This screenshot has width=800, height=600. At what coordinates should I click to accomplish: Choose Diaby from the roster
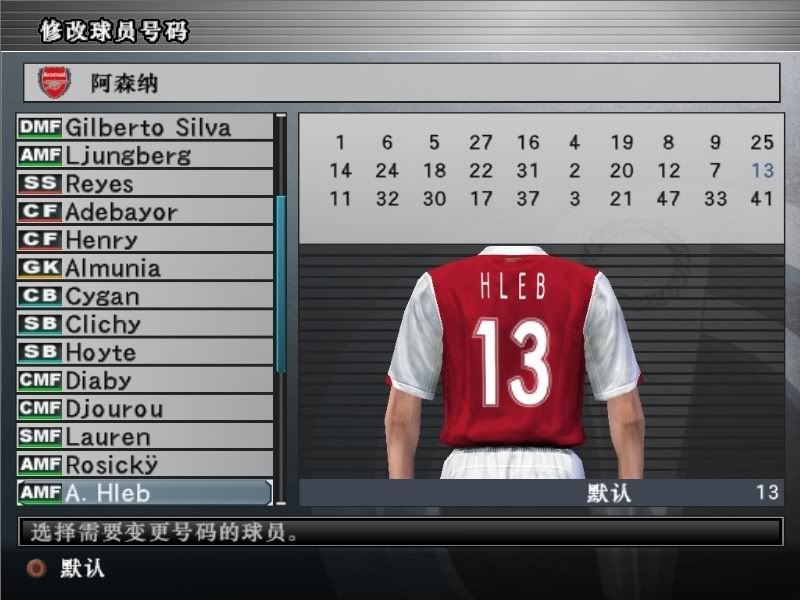point(146,380)
